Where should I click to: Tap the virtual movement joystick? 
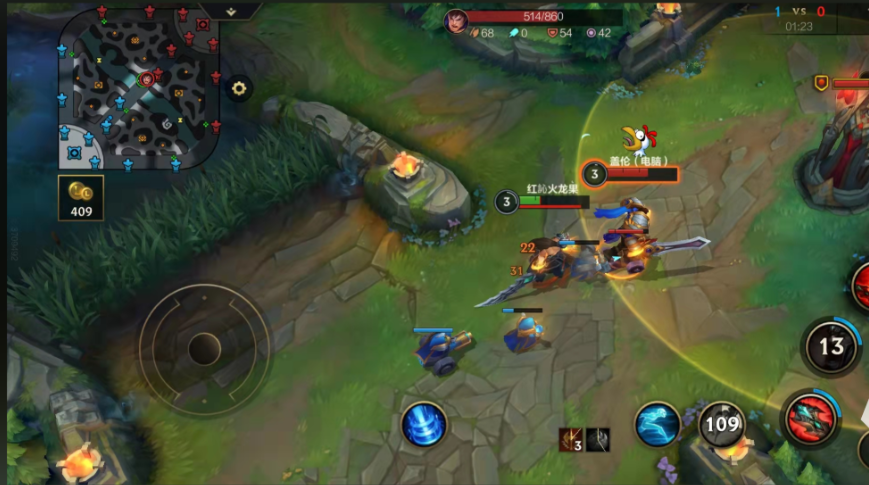(204, 348)
